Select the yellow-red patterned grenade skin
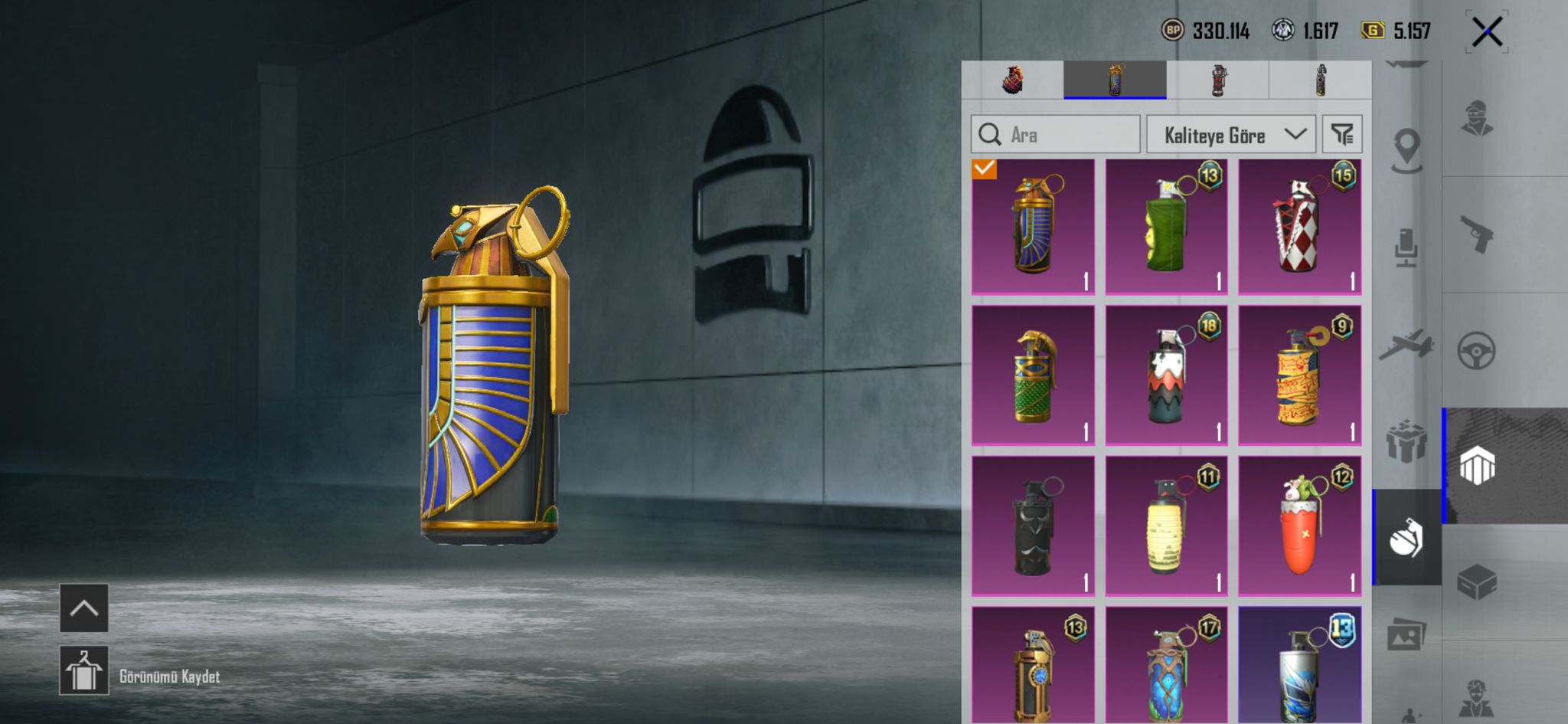1568x724 pixels. coord(1299,375)
